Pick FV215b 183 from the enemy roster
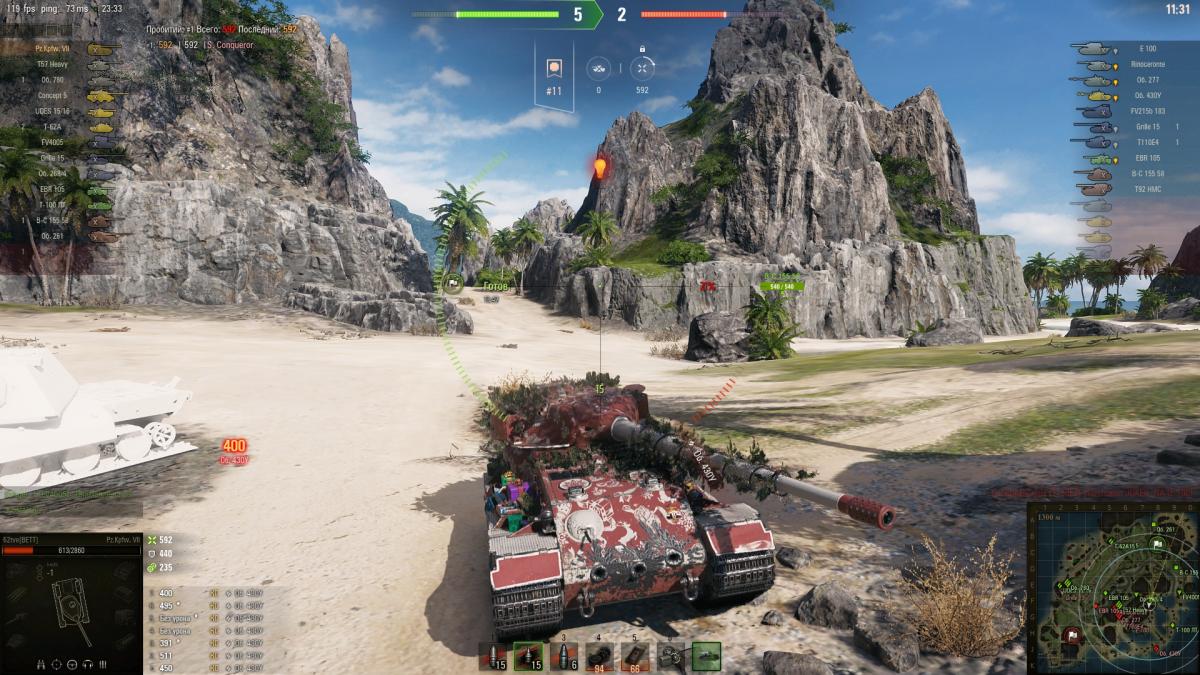Viewport: 1200px width, 675px height. click(x=1147, y=111)
